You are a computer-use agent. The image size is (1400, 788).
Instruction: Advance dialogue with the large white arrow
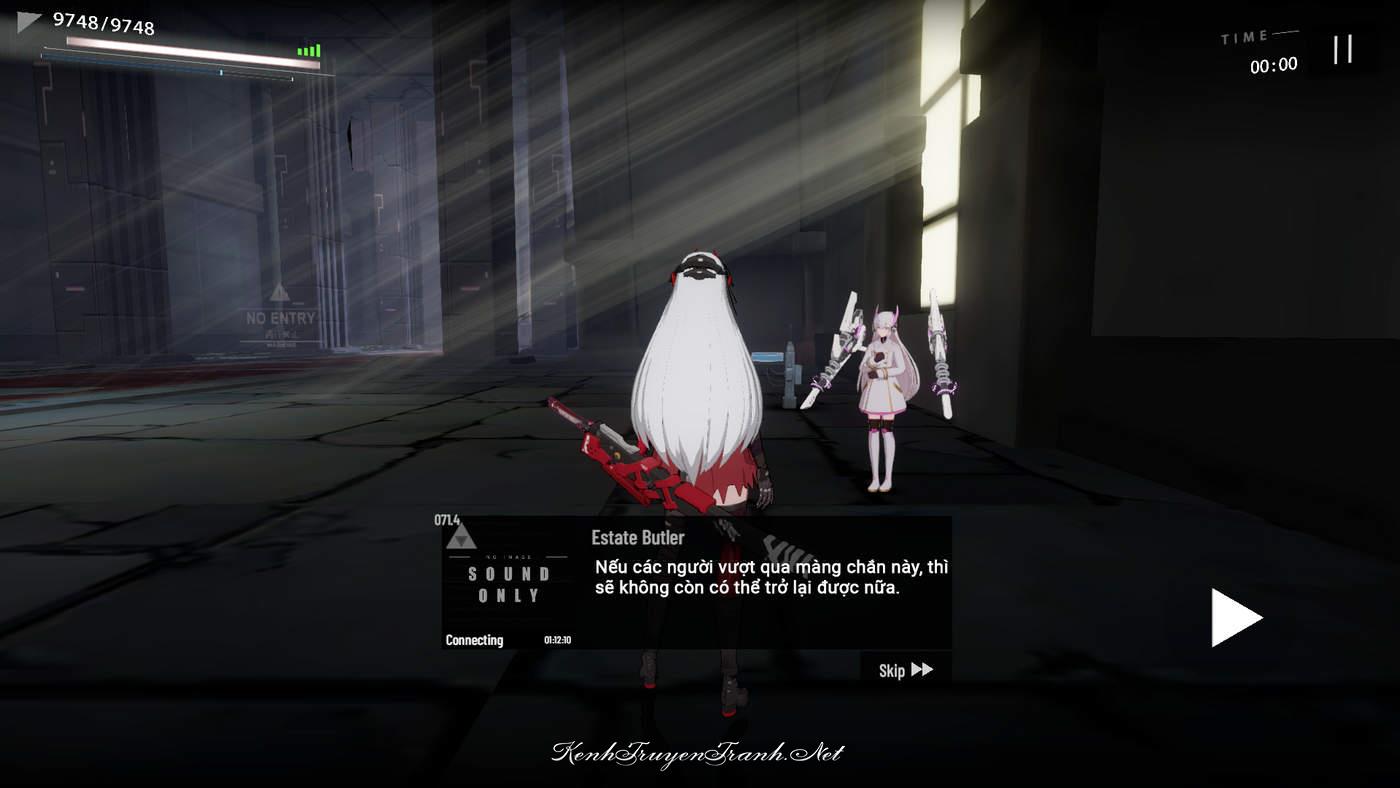coord(1235,617)
